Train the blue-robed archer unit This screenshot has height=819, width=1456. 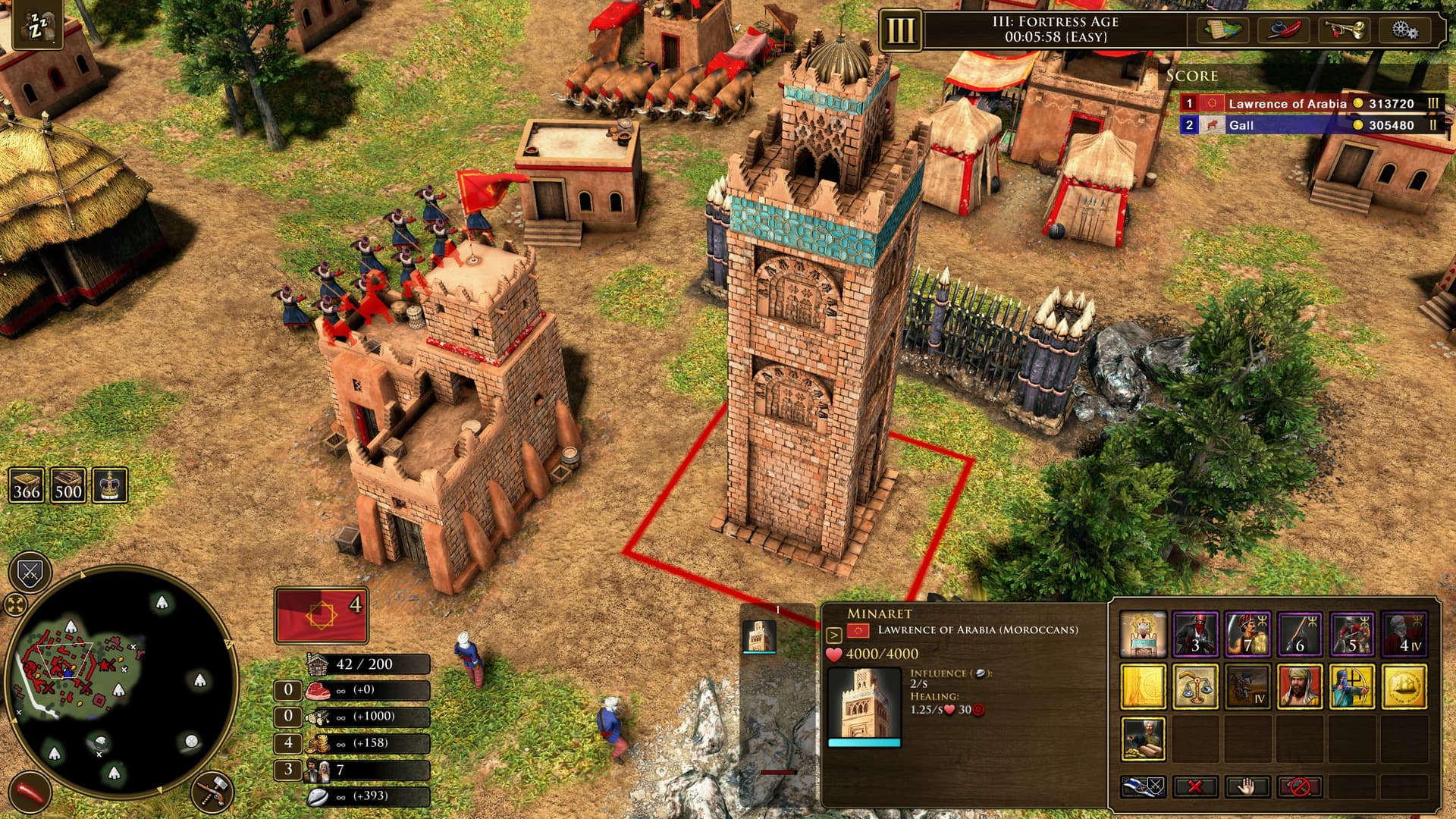(1351, 686)
